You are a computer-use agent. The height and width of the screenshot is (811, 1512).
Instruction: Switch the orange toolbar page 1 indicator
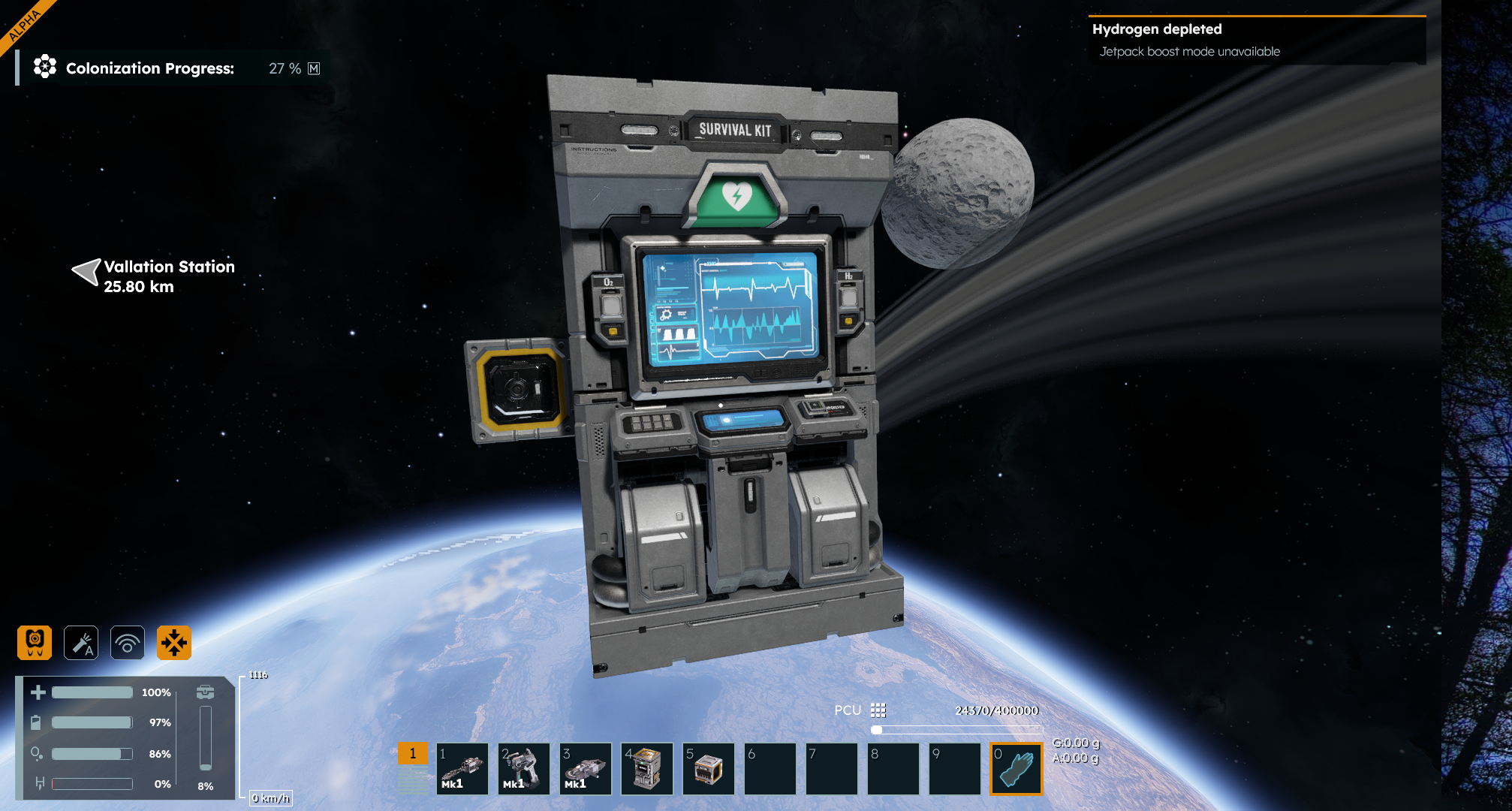[x=412, y=753]
